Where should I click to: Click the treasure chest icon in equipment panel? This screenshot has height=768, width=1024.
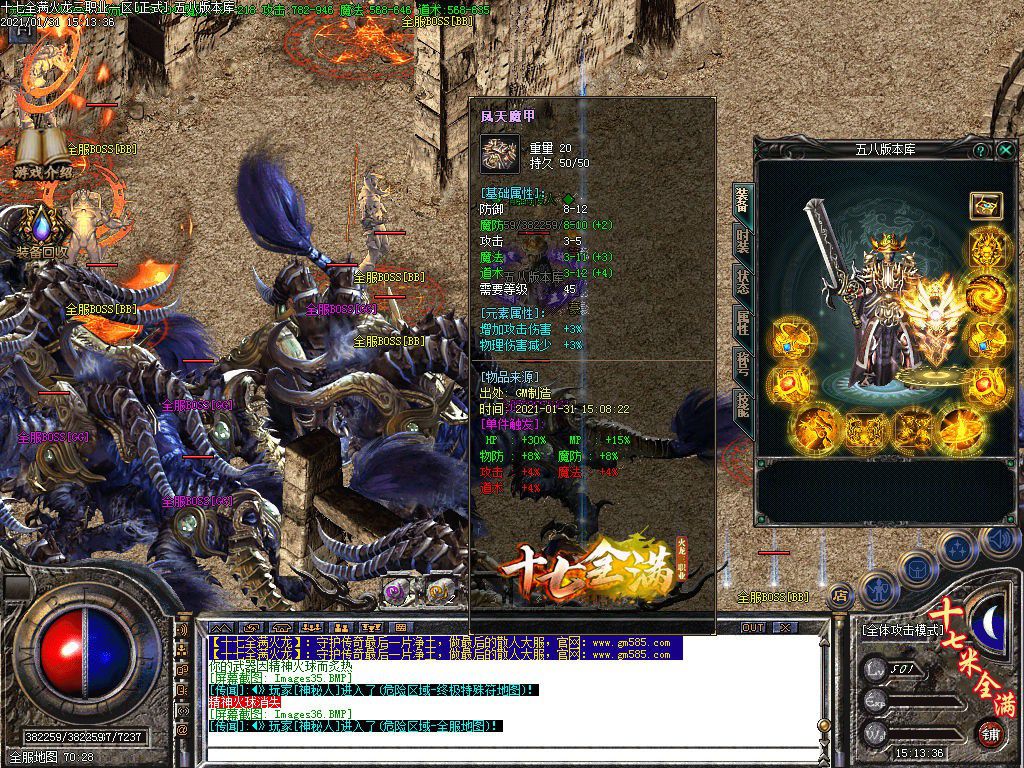click(x=986, y=205)
